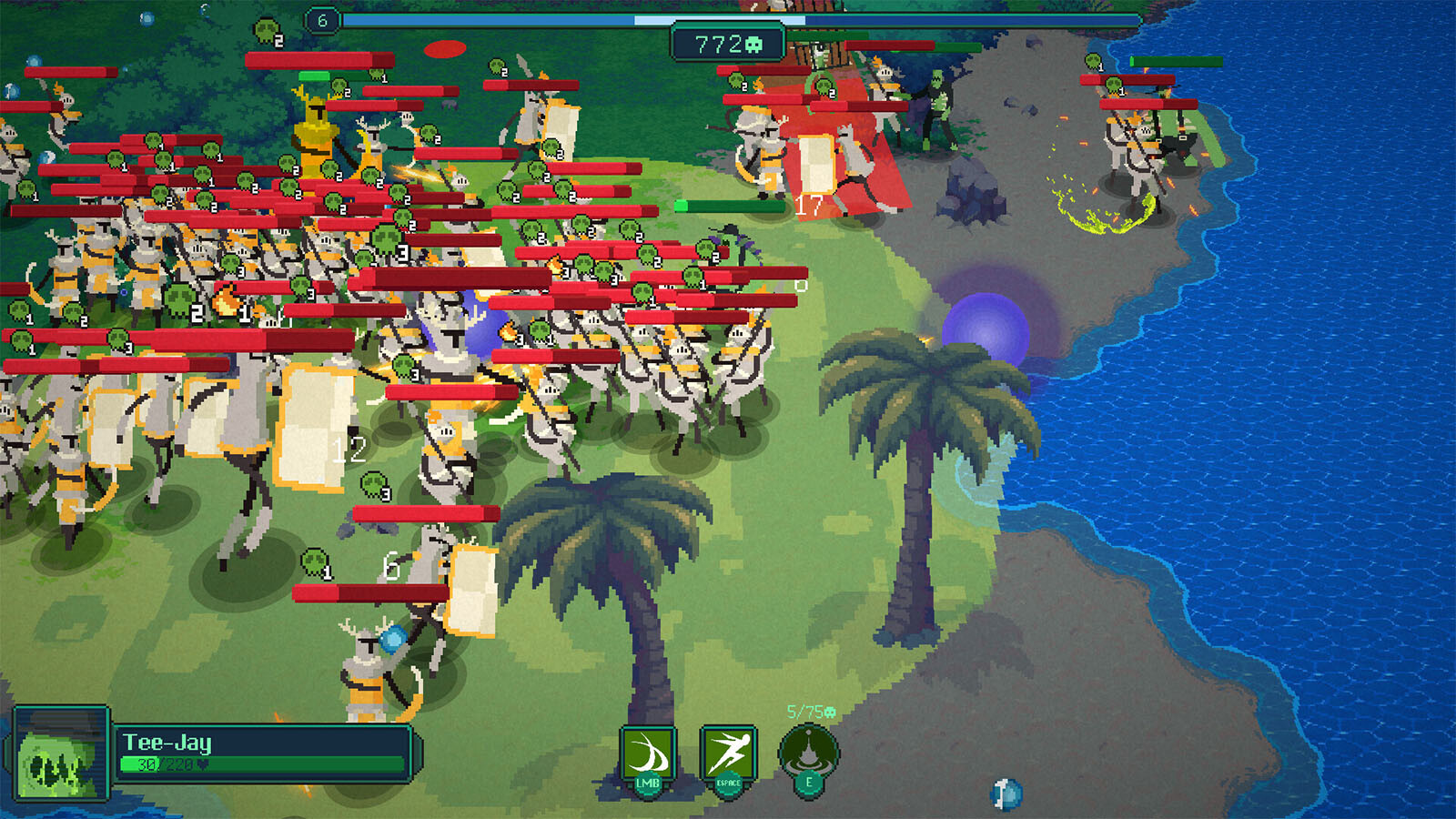This screenshot has width=1456, height=819.
Task: Open the 5/75 minion capacity display
Action: [806, 713]
